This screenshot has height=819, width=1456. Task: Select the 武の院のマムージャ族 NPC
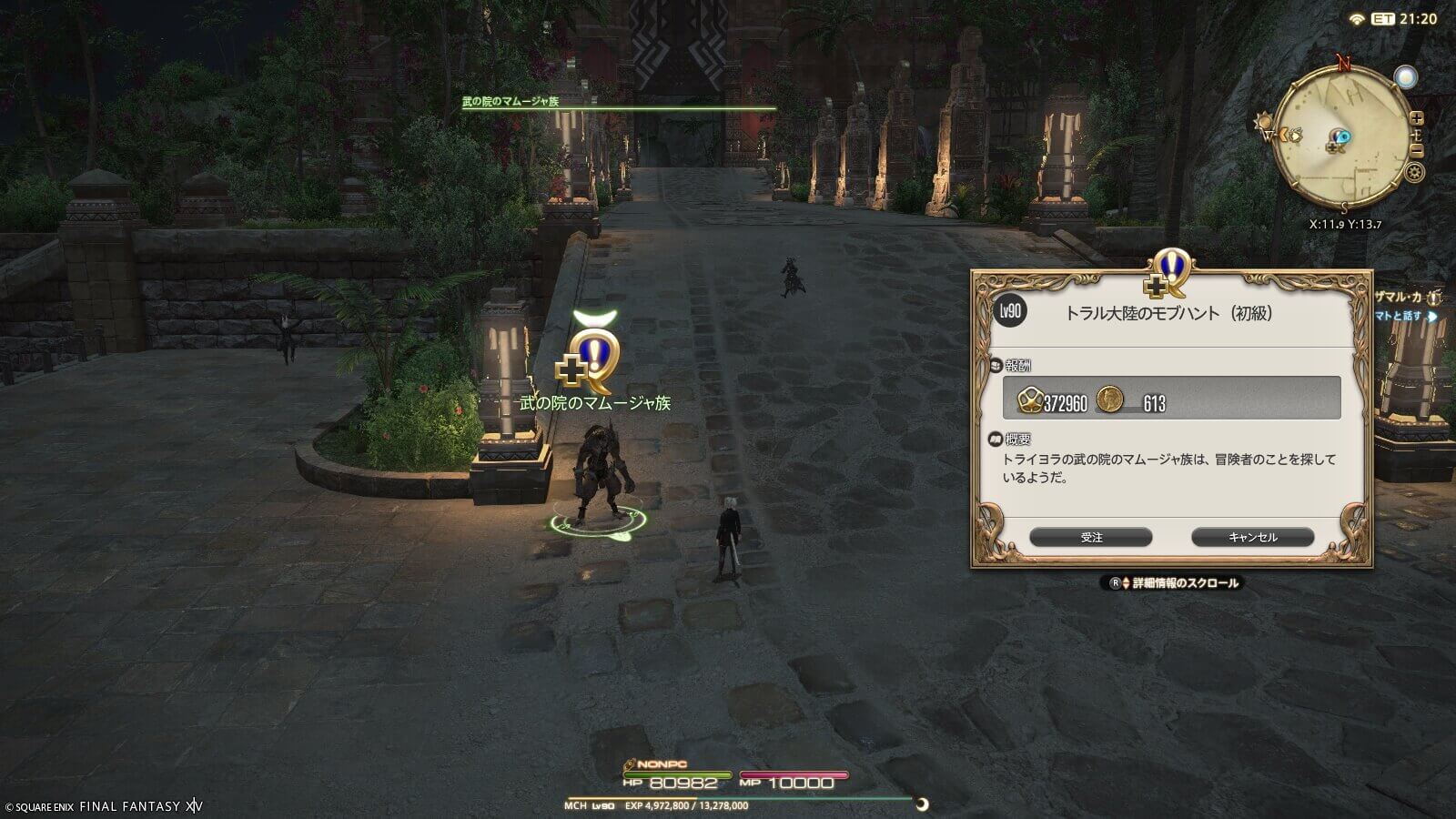pos(601,464)
